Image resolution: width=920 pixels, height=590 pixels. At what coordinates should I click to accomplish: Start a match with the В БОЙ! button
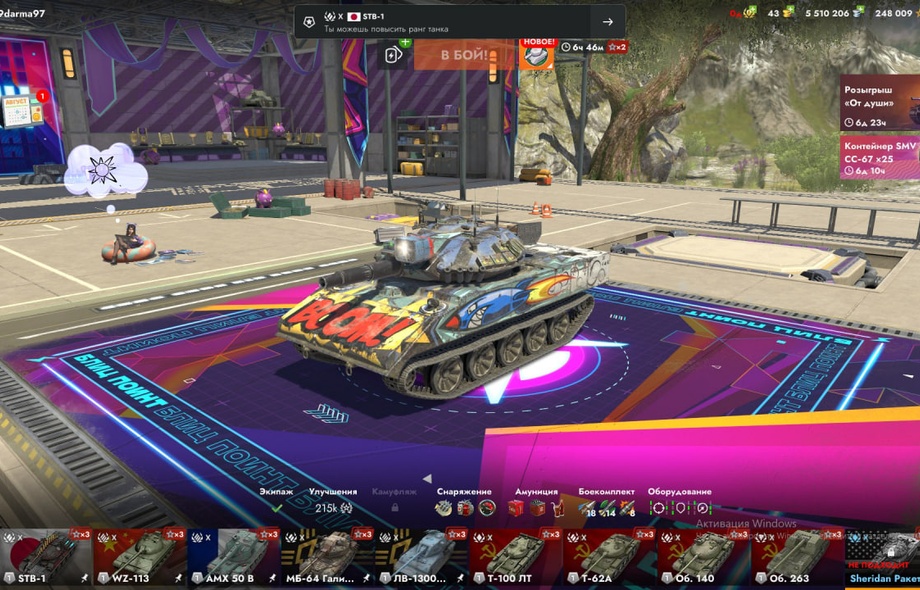(464, 54)
